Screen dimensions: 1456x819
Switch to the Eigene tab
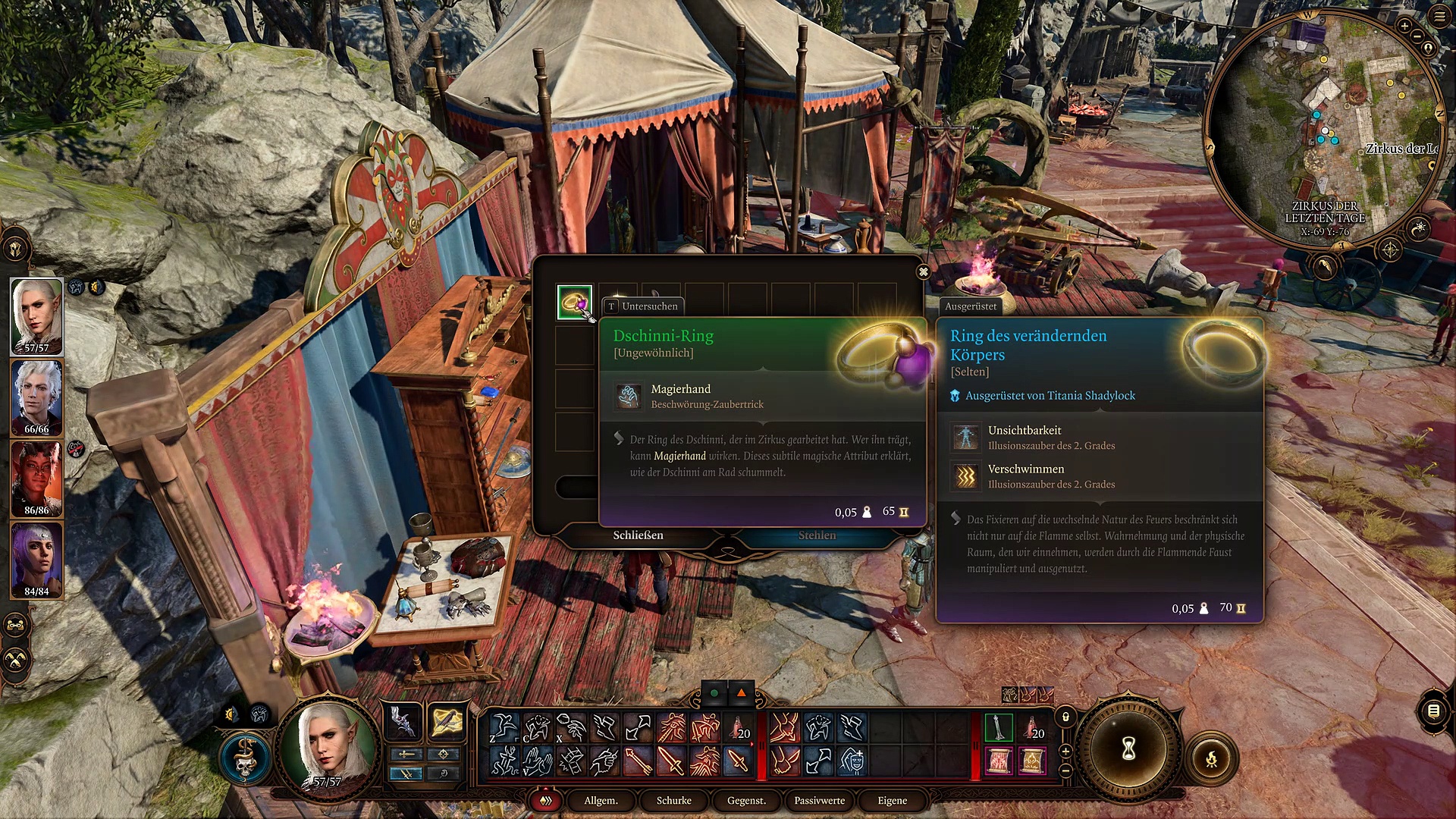tap(892, 801)
